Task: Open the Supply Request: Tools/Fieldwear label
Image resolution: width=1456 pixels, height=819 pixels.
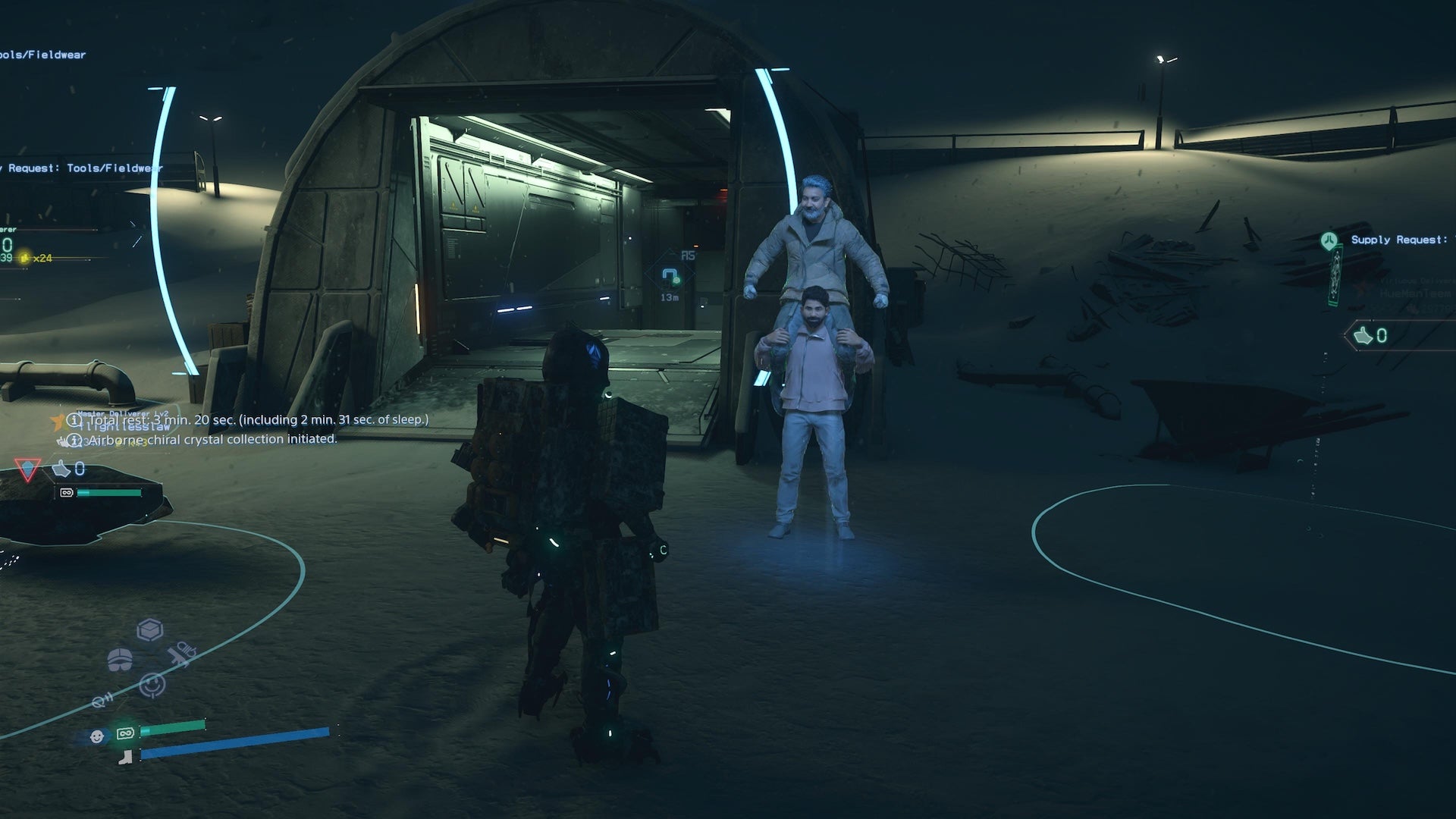Action: point(83,168)
